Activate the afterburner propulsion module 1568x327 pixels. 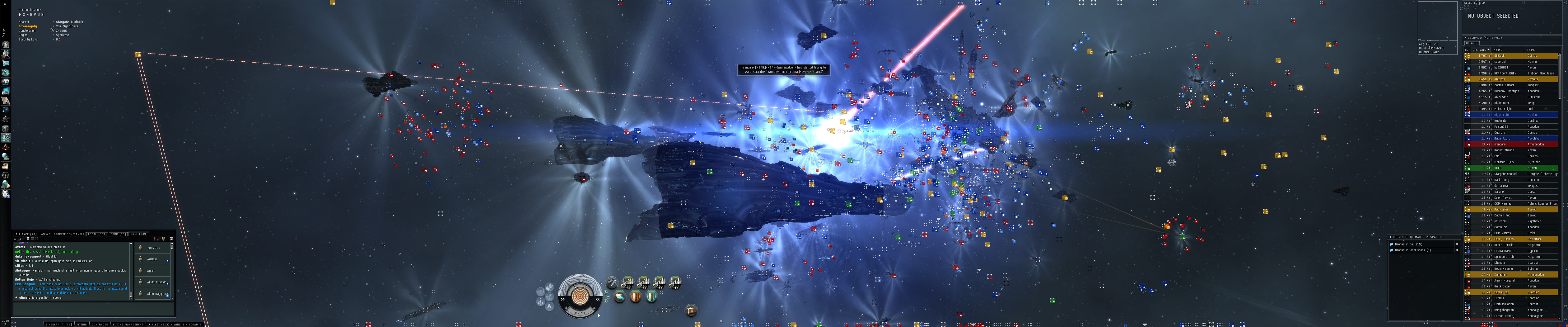[619, 297]
